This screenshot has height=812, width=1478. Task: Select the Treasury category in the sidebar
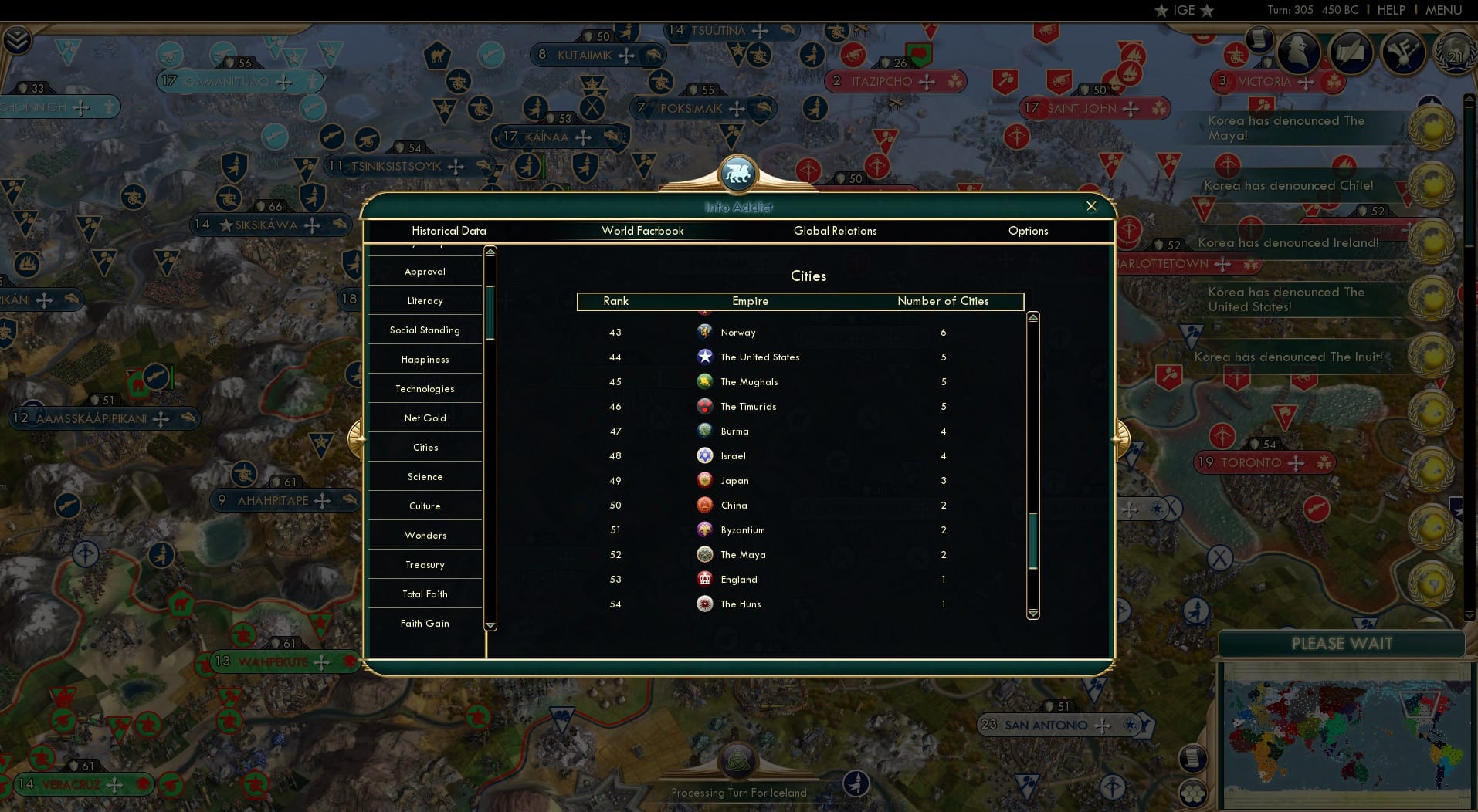pyautogui.click(x=425, y=564)
